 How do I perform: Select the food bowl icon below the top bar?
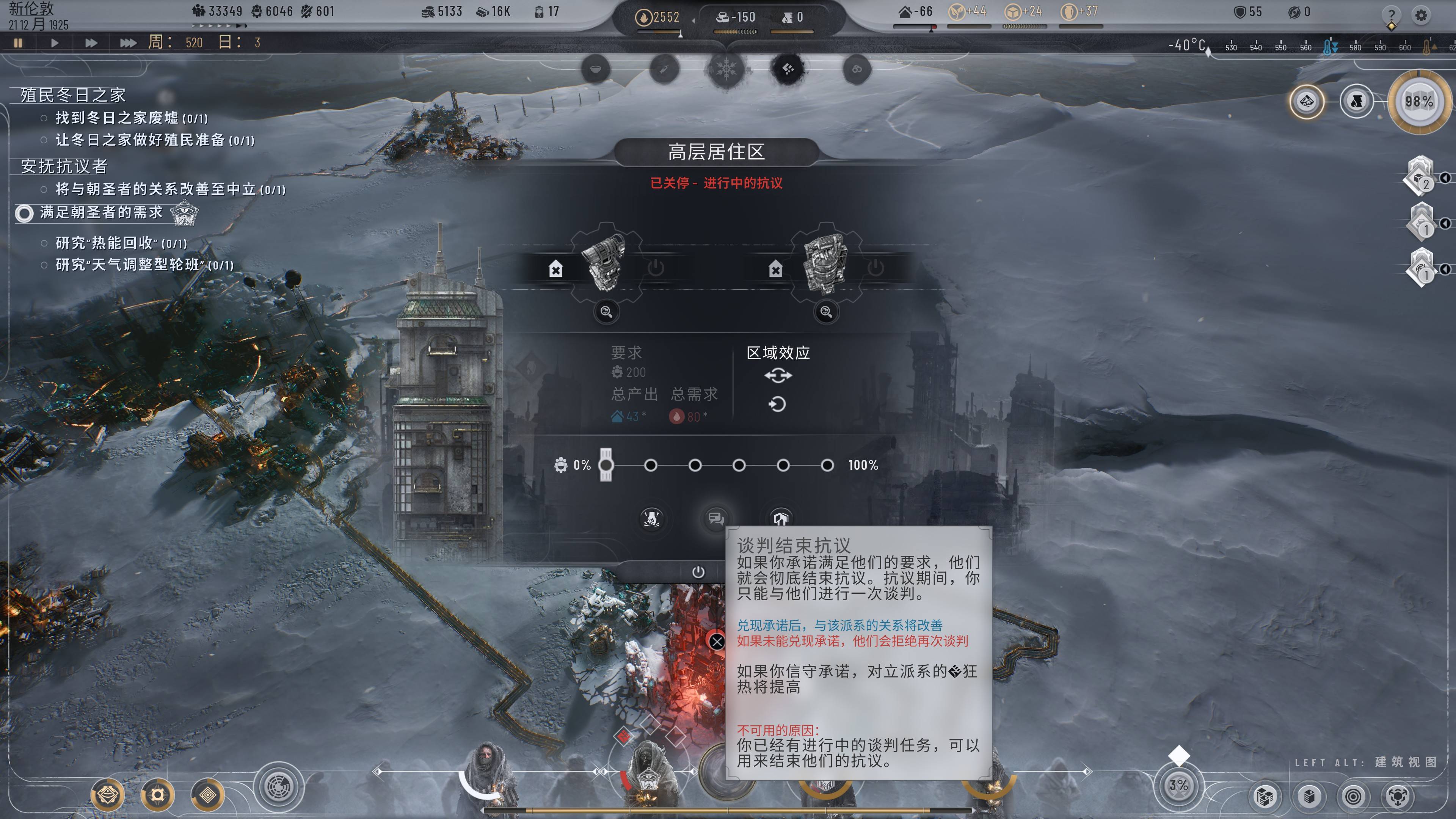point(596,69)
